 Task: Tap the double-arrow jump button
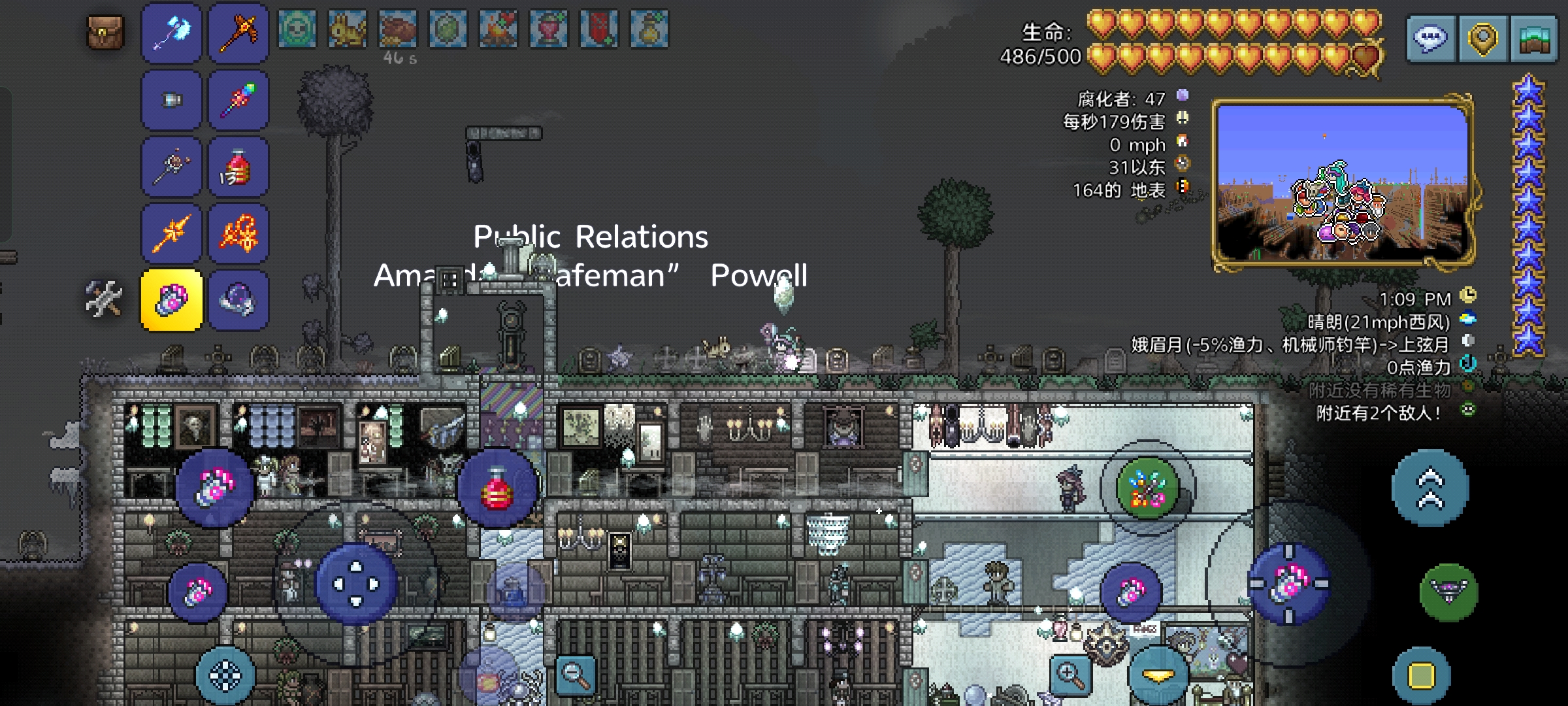(1429, 488)
